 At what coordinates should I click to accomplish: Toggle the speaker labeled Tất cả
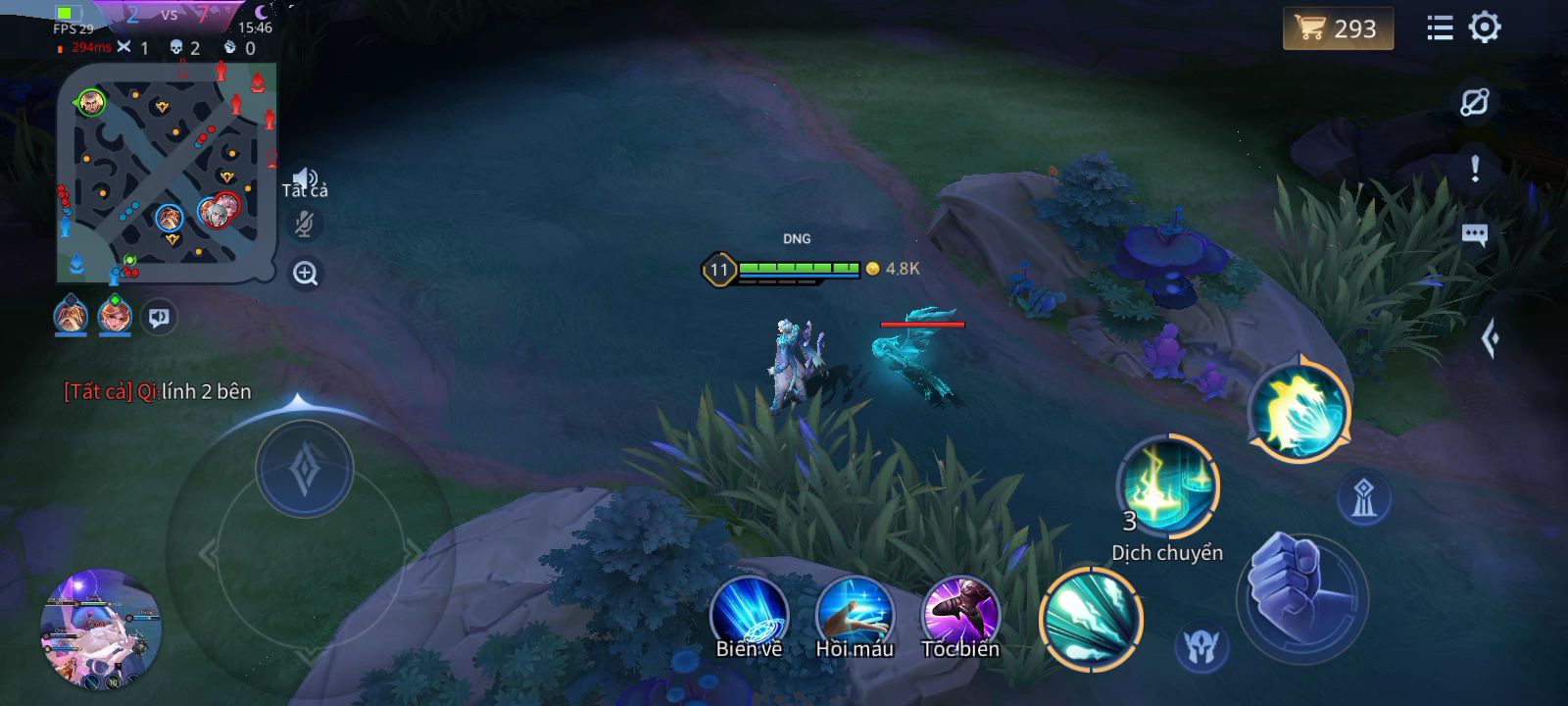coord(305,179)
